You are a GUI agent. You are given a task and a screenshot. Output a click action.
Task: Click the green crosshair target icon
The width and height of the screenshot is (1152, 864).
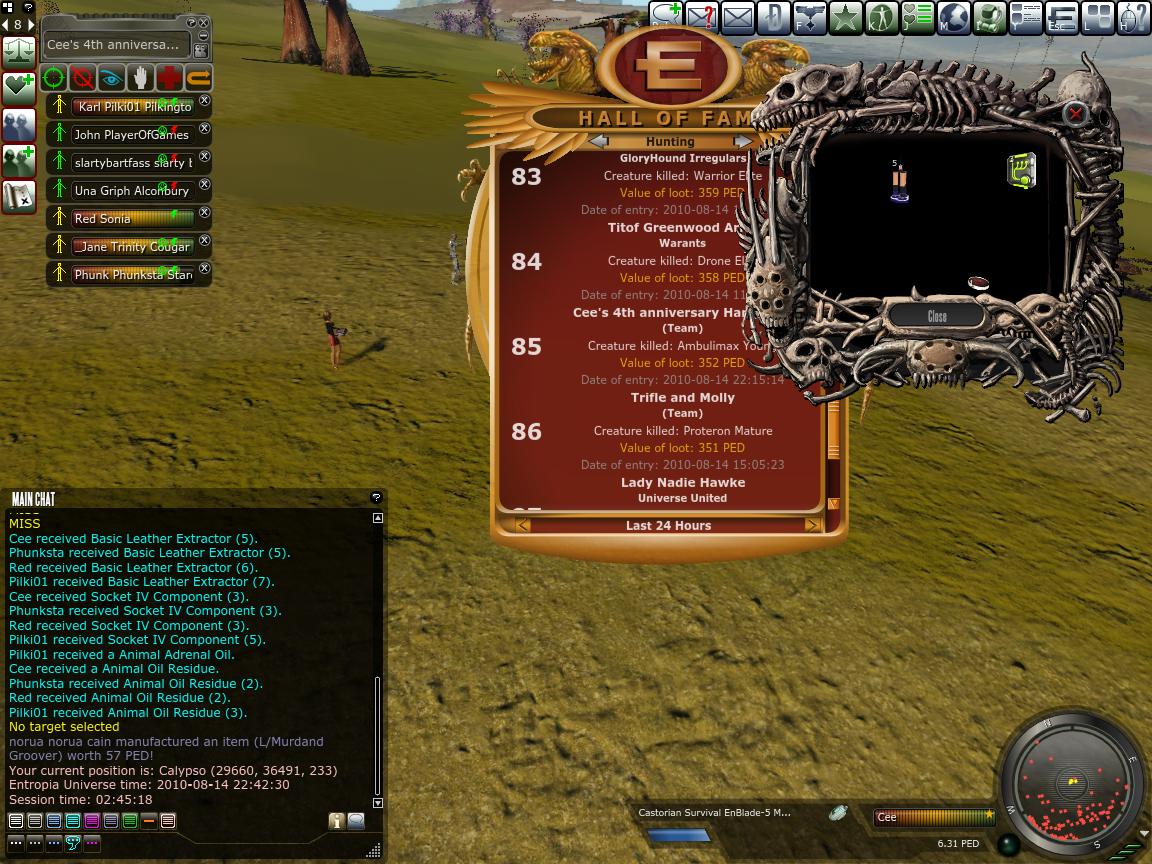coord(54,78)
